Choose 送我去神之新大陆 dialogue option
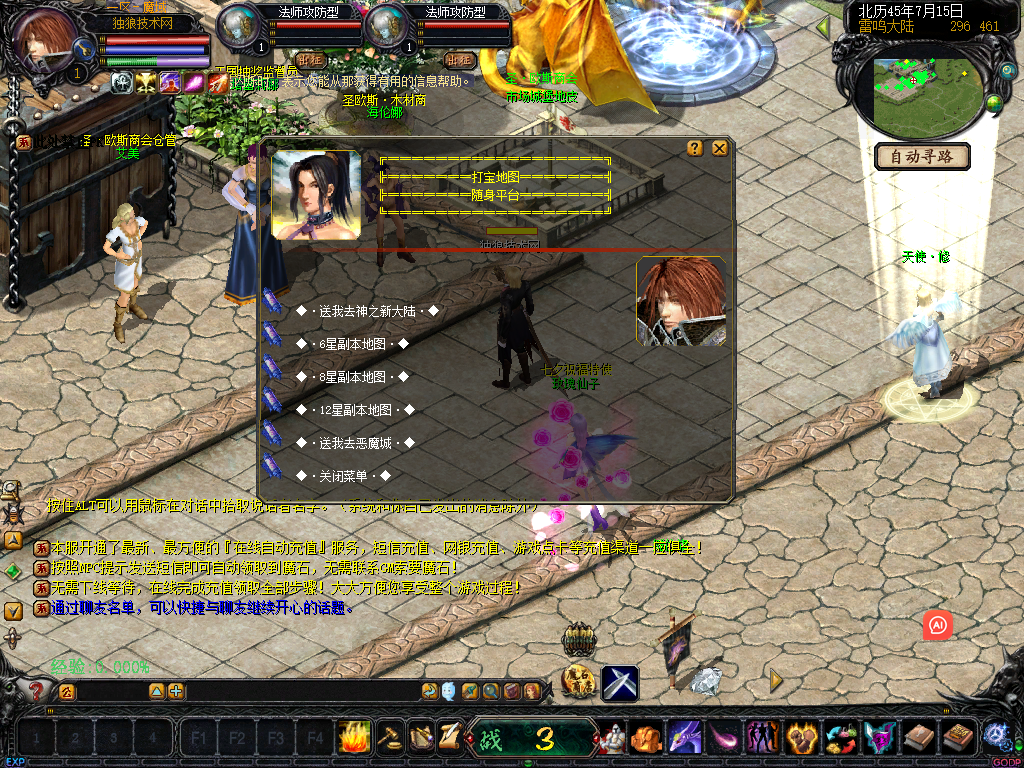Screen dimensions: 1024x768 (x=367, y=311)
